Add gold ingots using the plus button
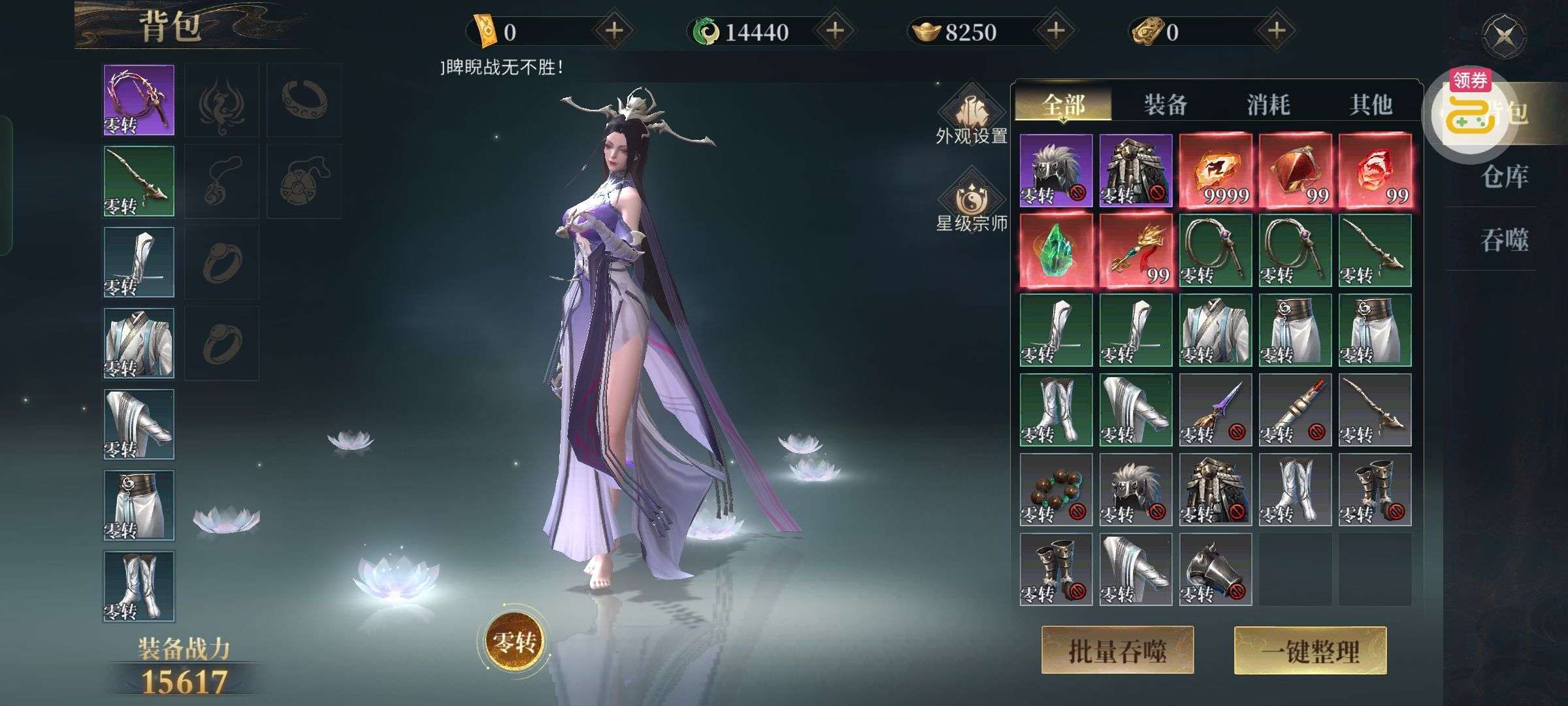Viewport: 1568px width, 706px height. 1056,31
